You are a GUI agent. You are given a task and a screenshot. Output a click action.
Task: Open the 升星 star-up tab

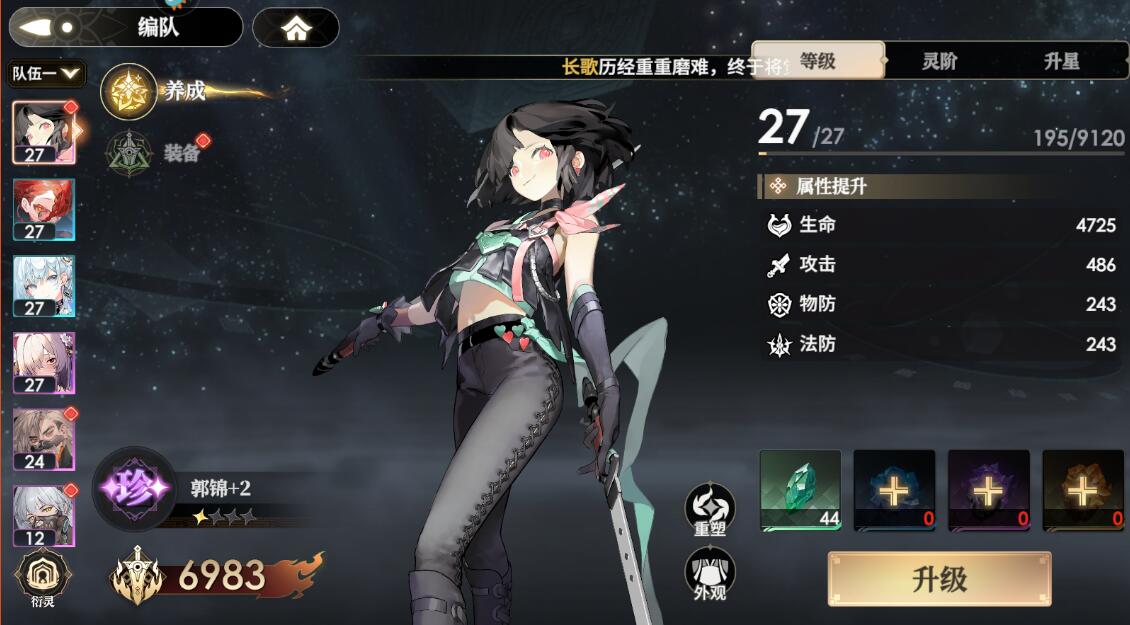[x=1061, y=61]
